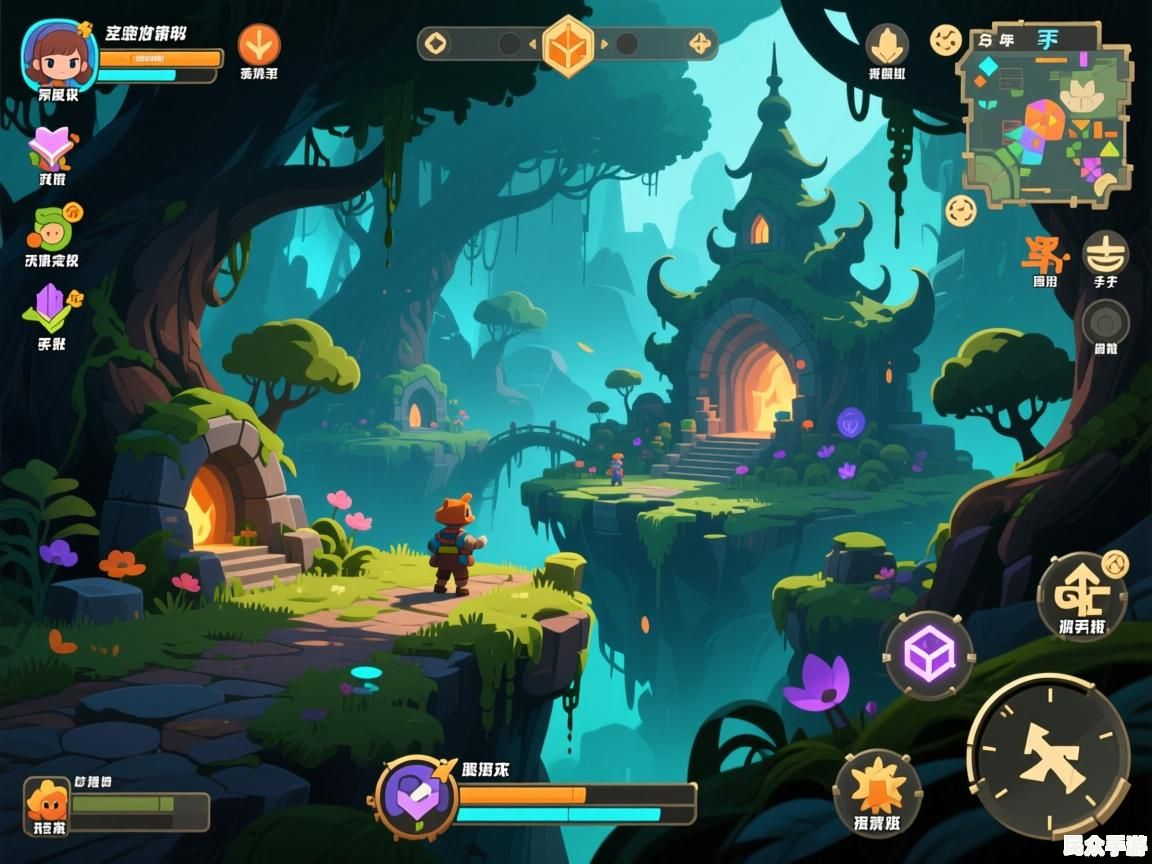
Task: Tap the large arrow attack button
Action: (x=1049, y=756)
